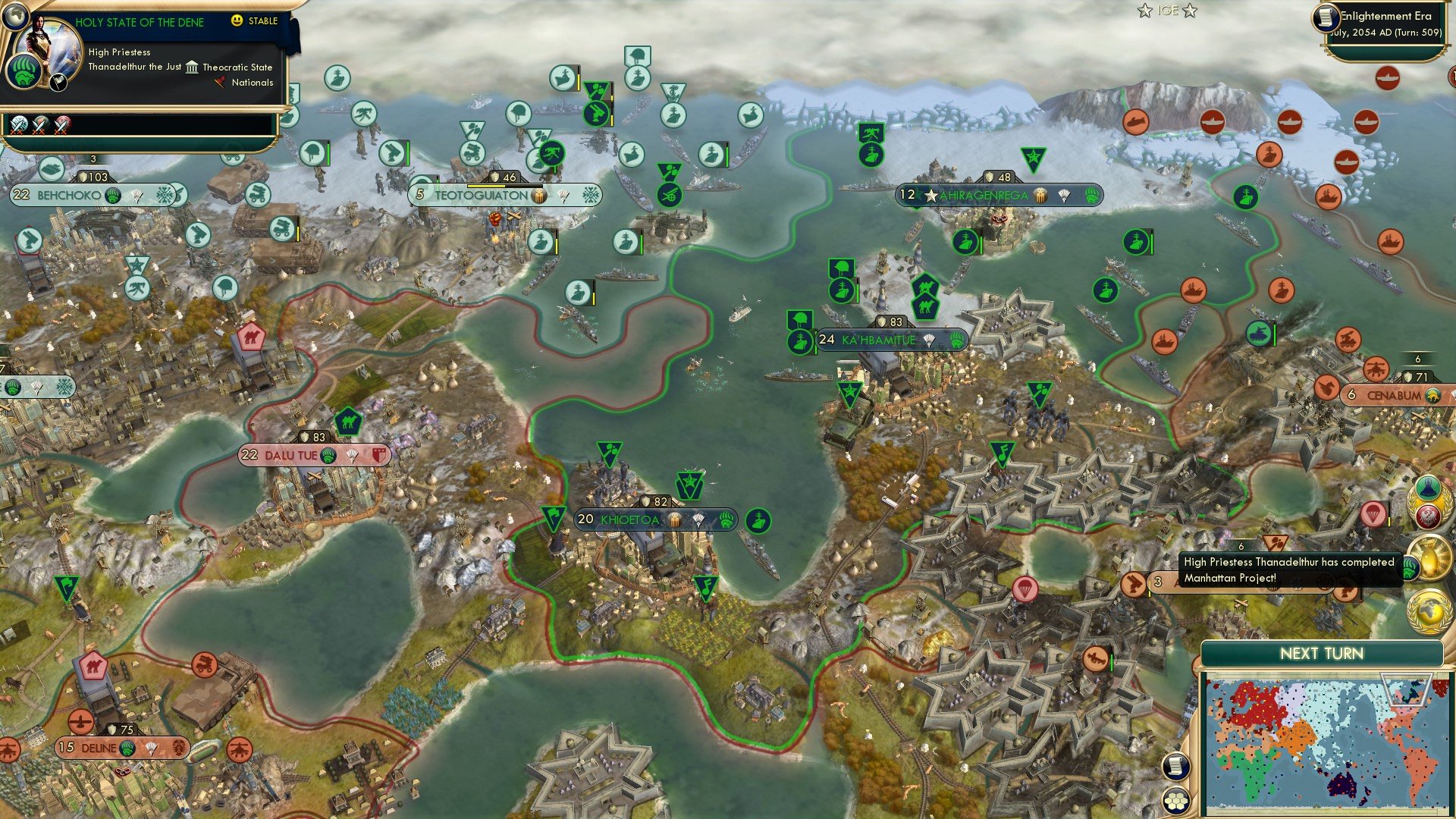The height and width of the screenshot is (819, 1456).
Task: Select the Cenabum city banner
Action: pos(1398,394)
